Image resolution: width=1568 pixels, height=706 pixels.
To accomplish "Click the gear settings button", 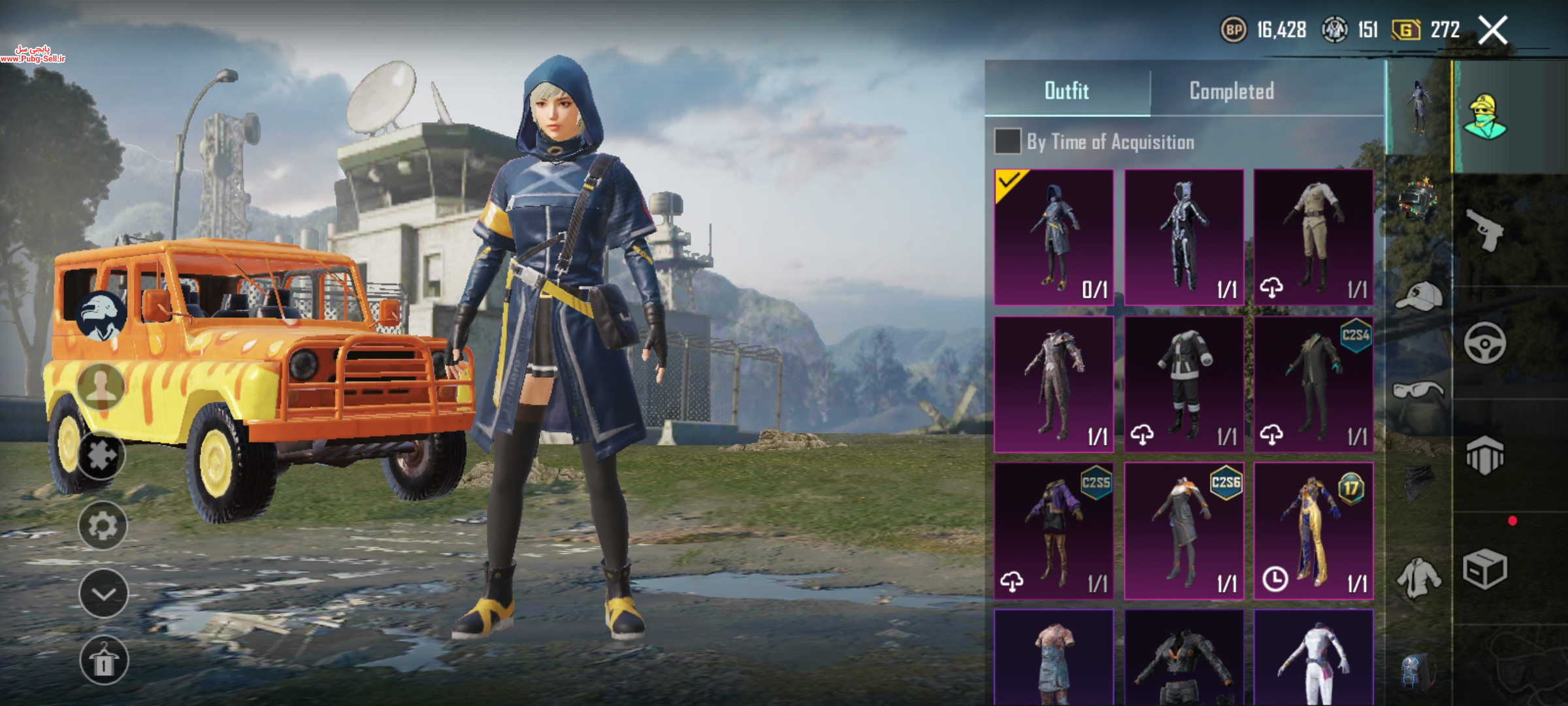I will pos(103,526).
